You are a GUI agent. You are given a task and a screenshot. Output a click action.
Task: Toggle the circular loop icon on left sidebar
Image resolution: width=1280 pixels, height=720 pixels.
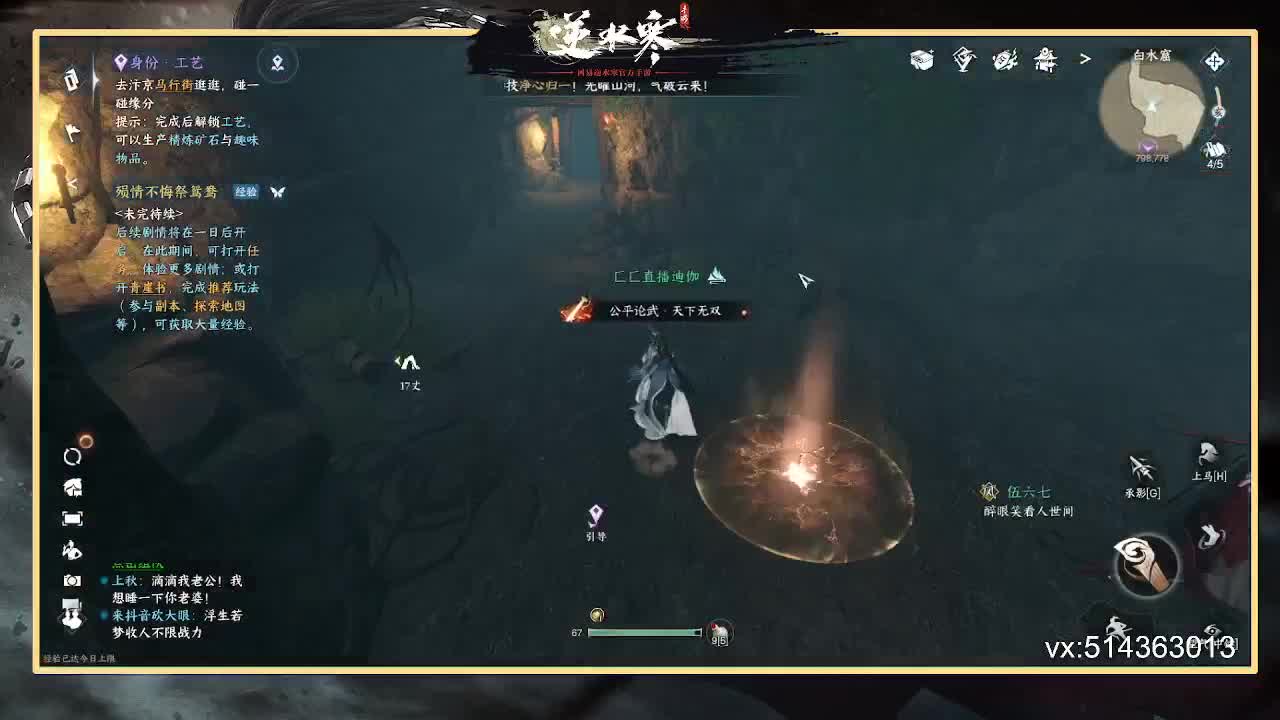[70, 455]
